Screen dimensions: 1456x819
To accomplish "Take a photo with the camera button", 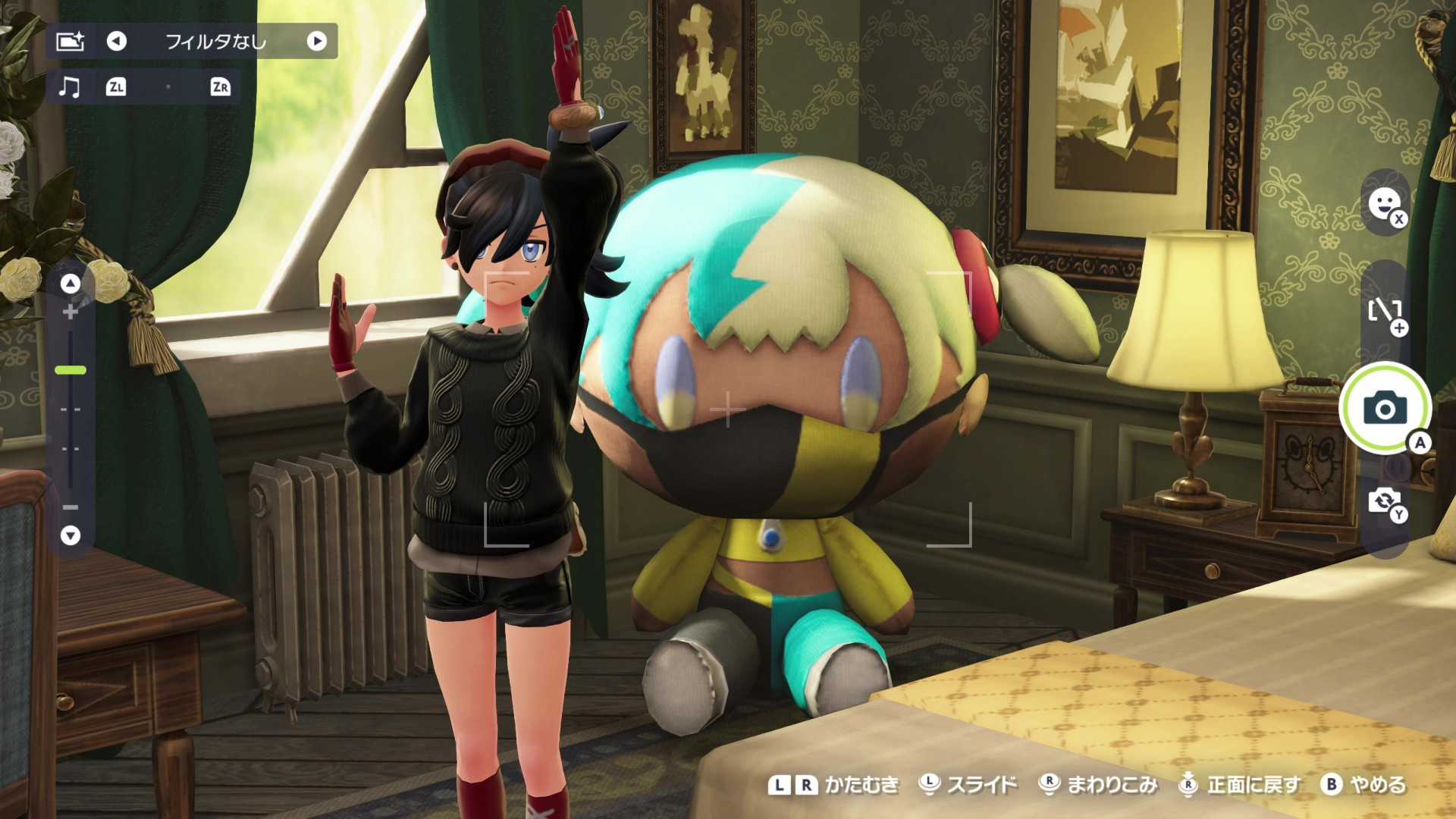I will [1385, 409].
